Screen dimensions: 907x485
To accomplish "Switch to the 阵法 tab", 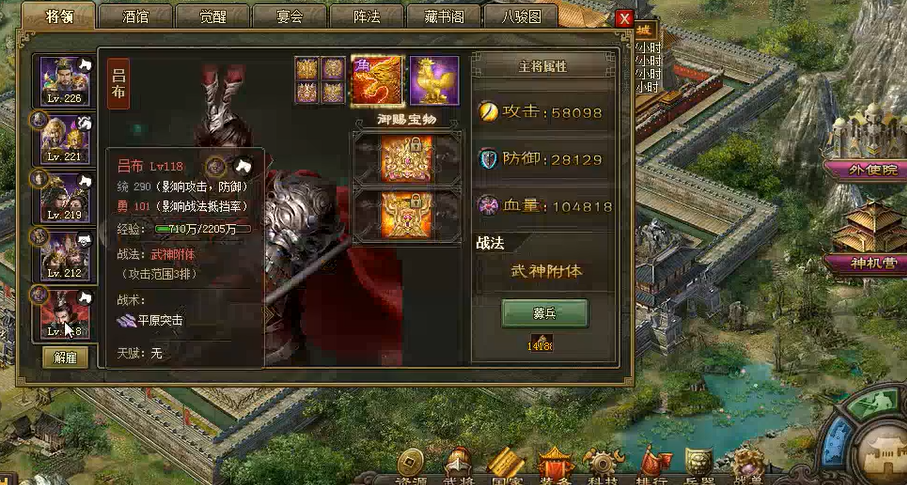I will (366, 17).
